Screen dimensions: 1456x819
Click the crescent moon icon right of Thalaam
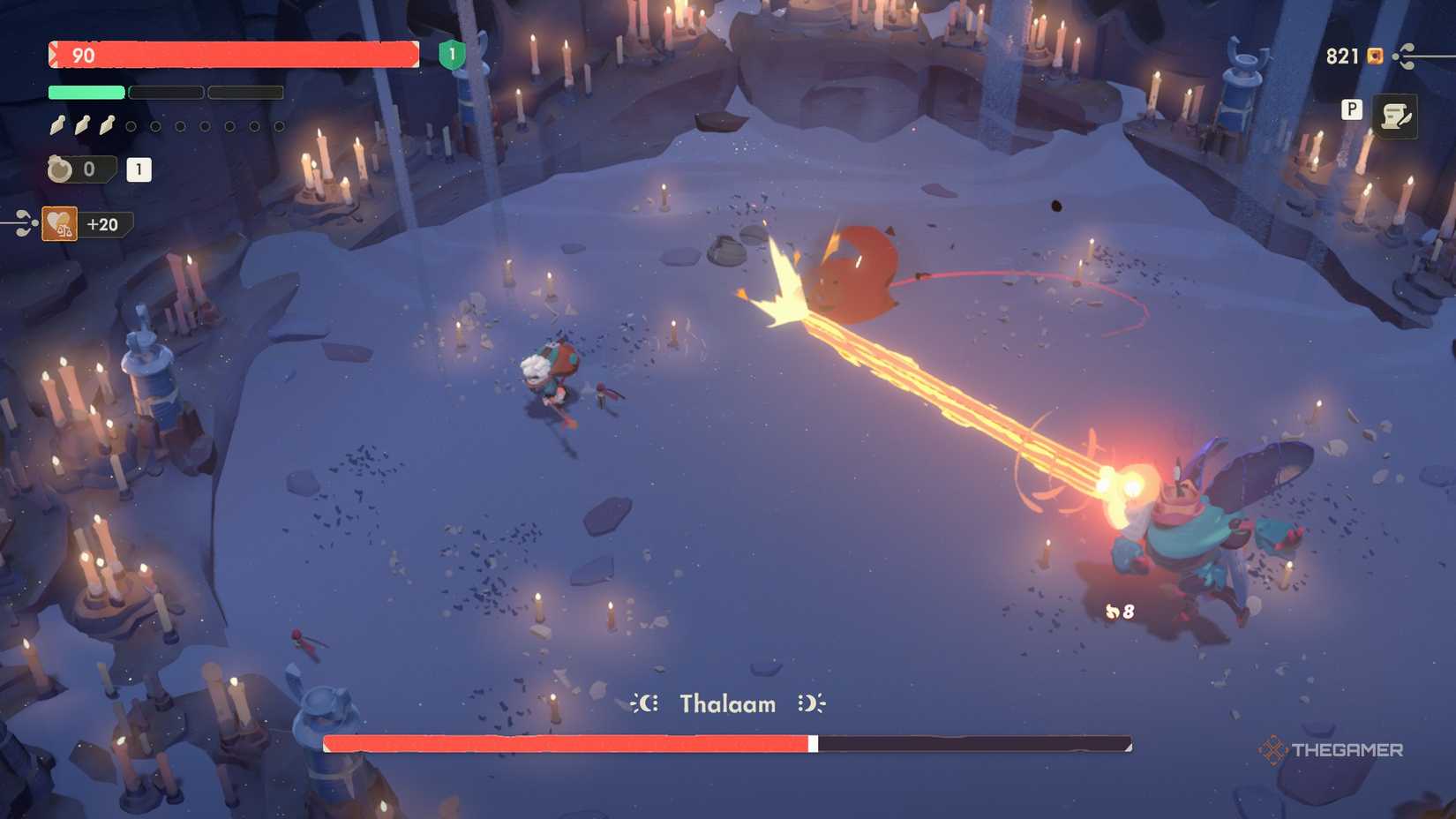click(811, 703)
